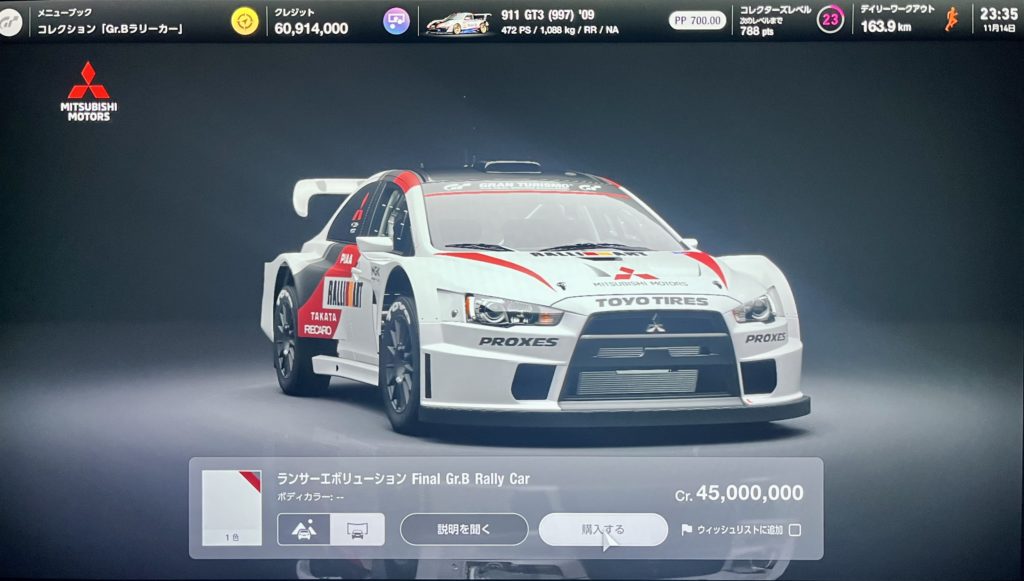This screenshot has height=581, width=1024.
Task: Switch to the exterior showroom view
Action: pos(304,529)
